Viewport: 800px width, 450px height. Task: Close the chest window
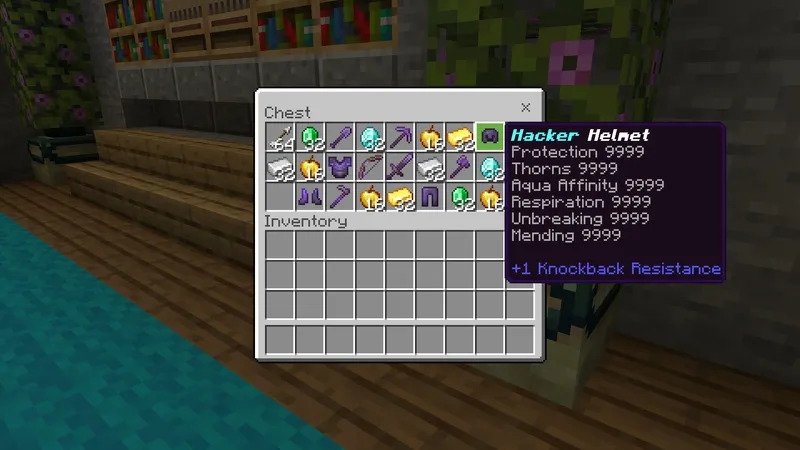click(x=525, y=108)
